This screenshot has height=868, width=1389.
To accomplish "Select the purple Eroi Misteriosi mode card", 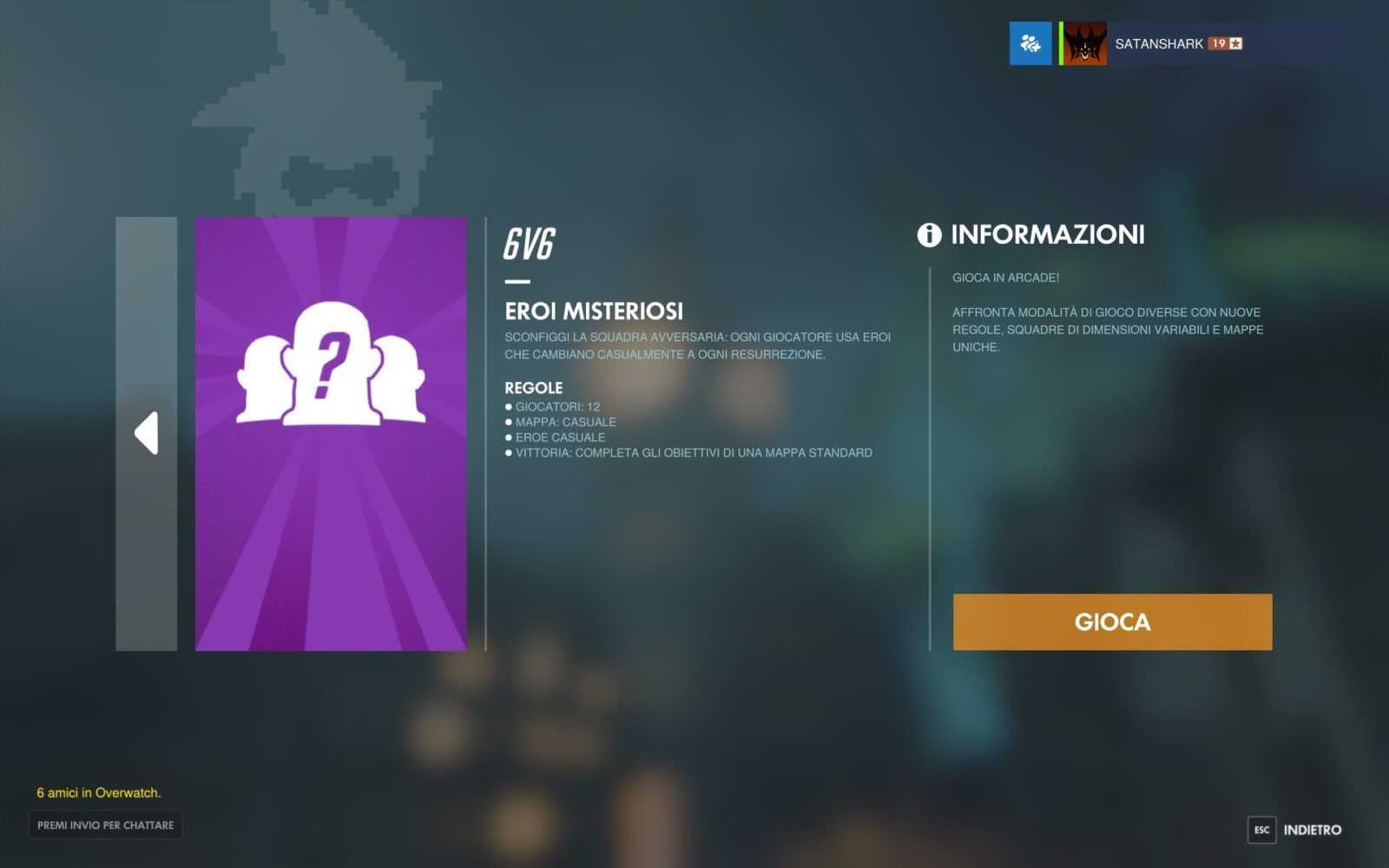I will [x=331, y=433].
